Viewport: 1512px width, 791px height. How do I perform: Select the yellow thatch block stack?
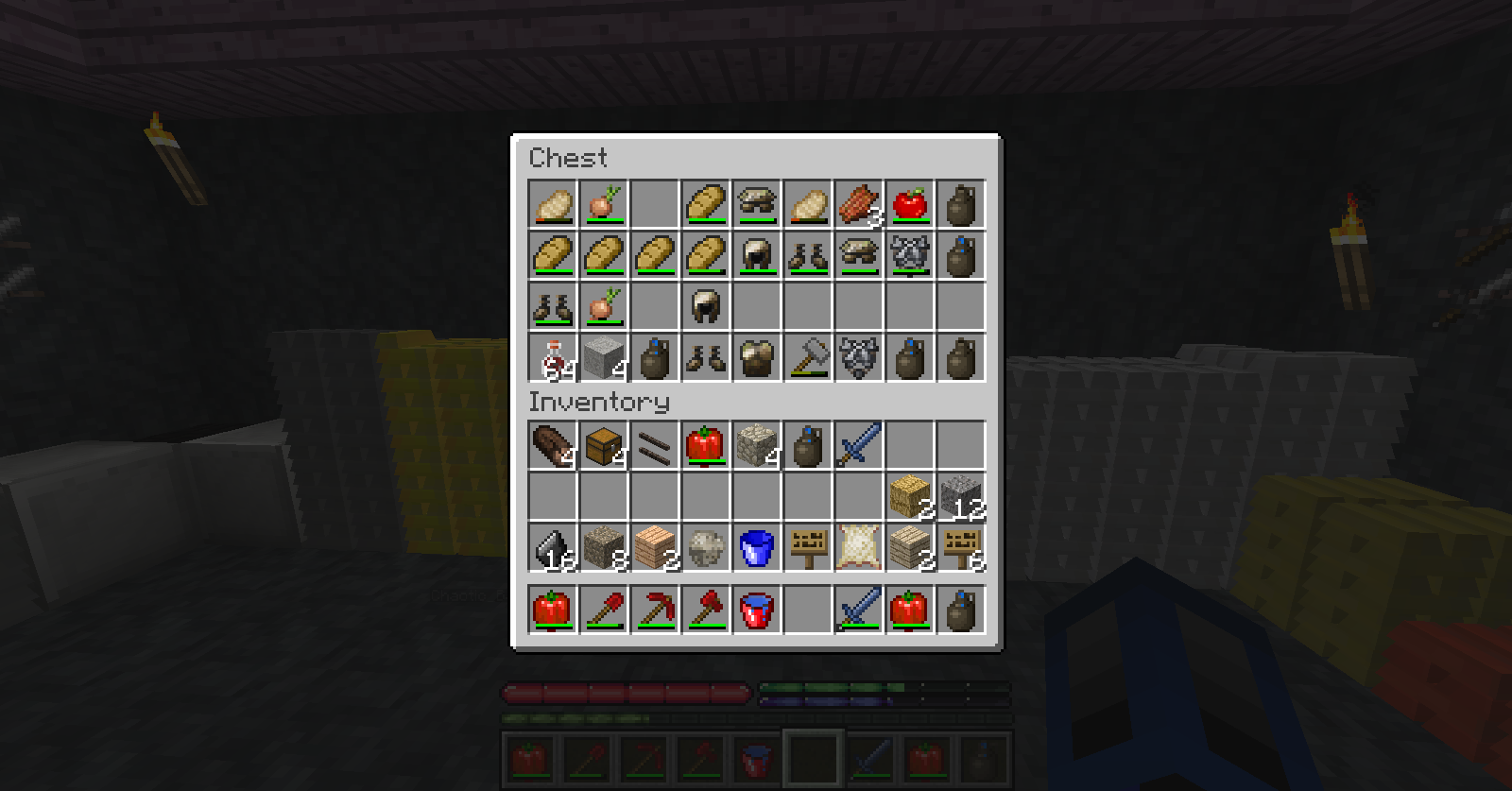pos(909,496)
